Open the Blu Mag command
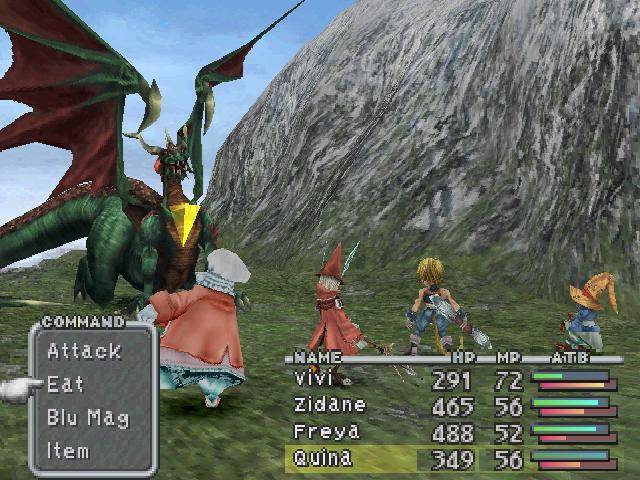The height and width of the screenshot is (480, 640). click(x=88, y=417)
